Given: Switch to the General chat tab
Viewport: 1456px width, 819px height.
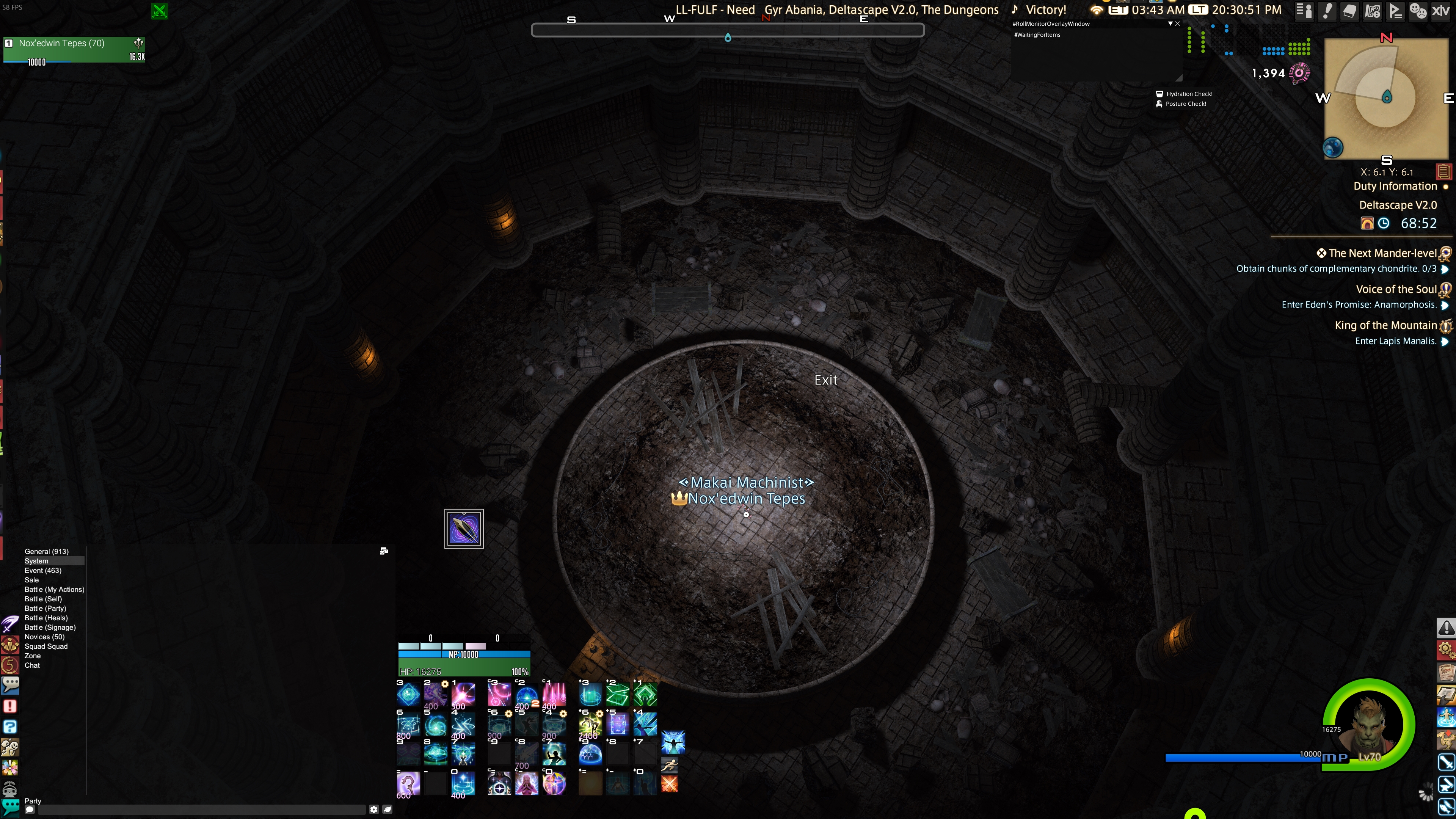Looking at the screenshot, I should tap(46, 551).
